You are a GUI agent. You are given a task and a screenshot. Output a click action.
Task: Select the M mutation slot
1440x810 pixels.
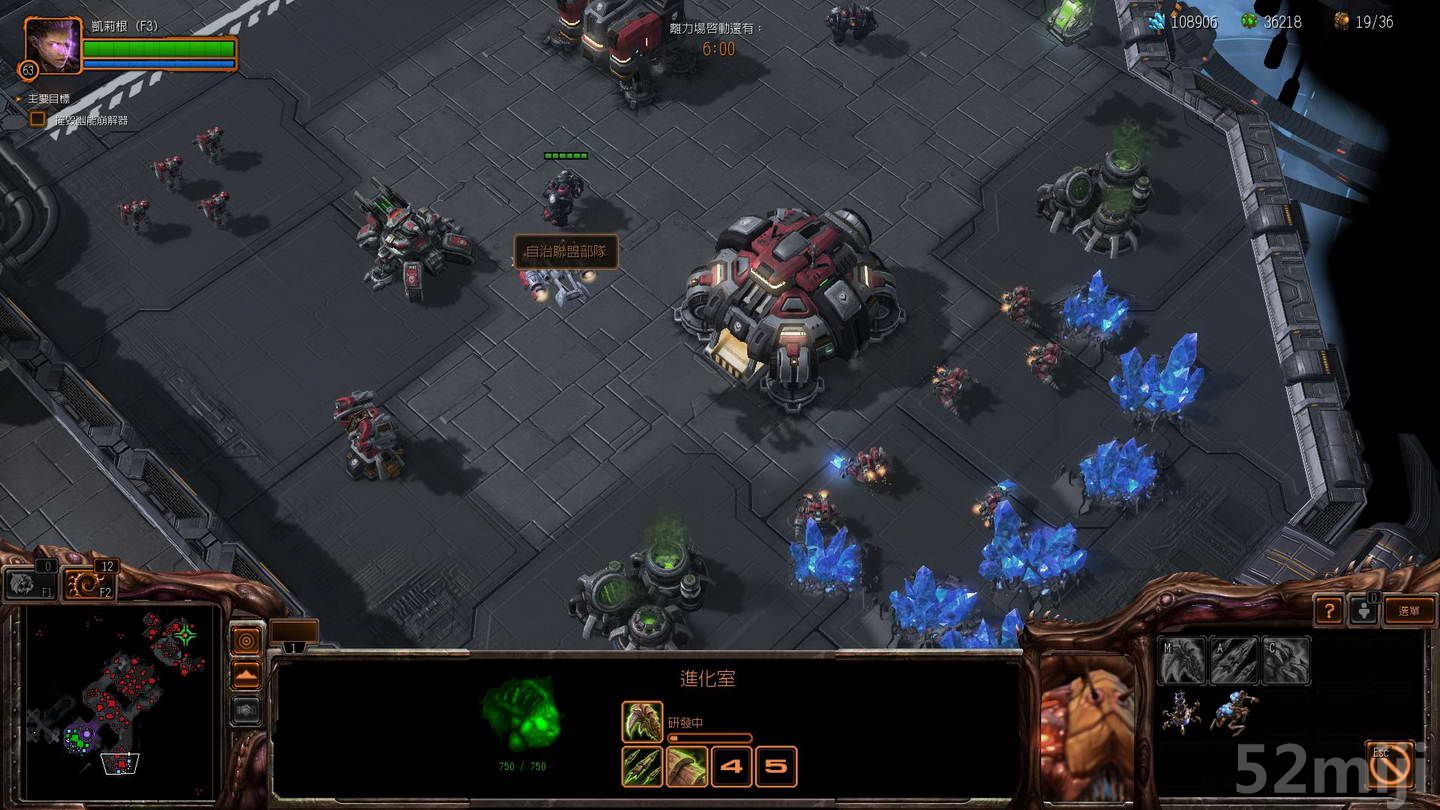(x=1182, y=659)
